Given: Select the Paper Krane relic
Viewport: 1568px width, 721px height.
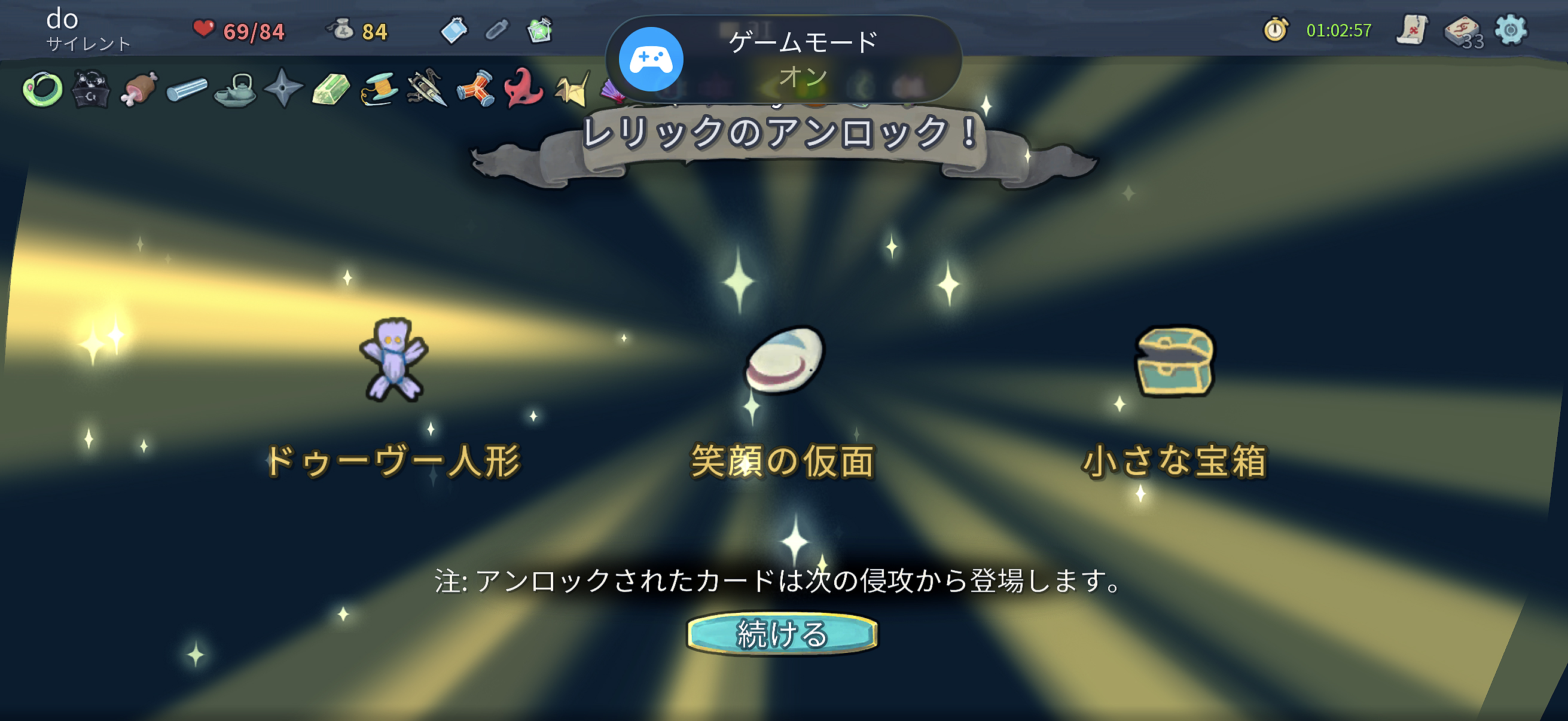Looking at the screenshot, I should 571,91.
